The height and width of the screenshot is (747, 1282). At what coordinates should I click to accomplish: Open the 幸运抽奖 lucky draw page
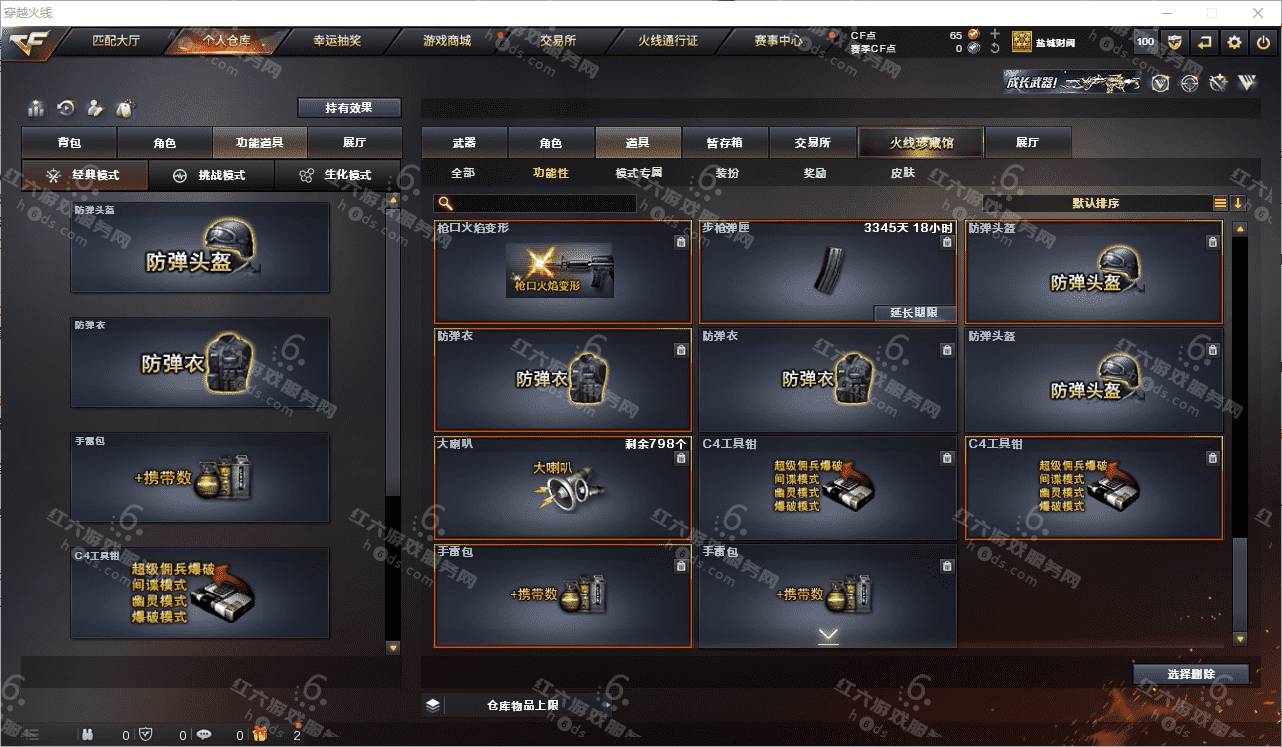(337, 41)
